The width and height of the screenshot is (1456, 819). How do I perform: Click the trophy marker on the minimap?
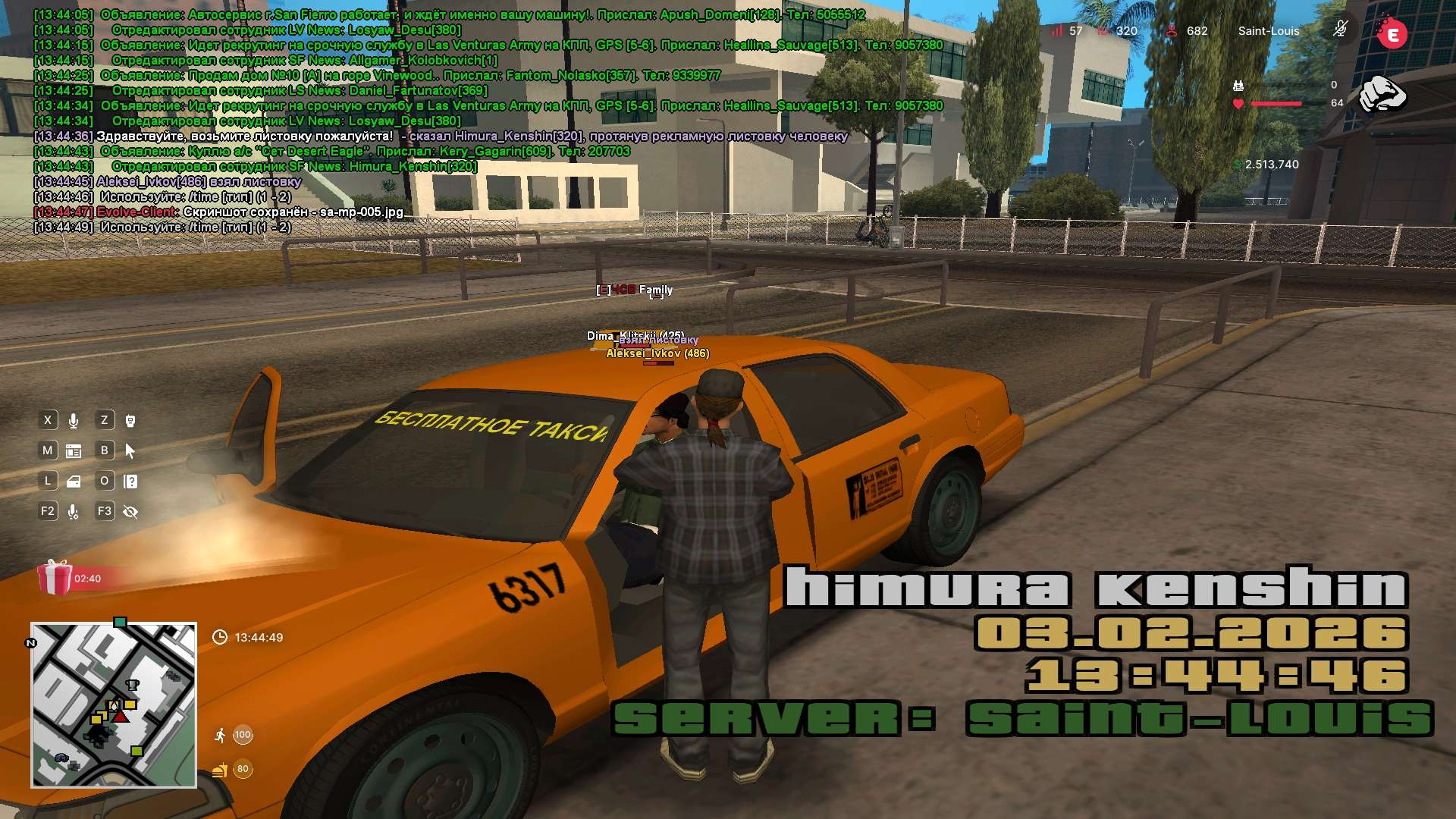132,685
